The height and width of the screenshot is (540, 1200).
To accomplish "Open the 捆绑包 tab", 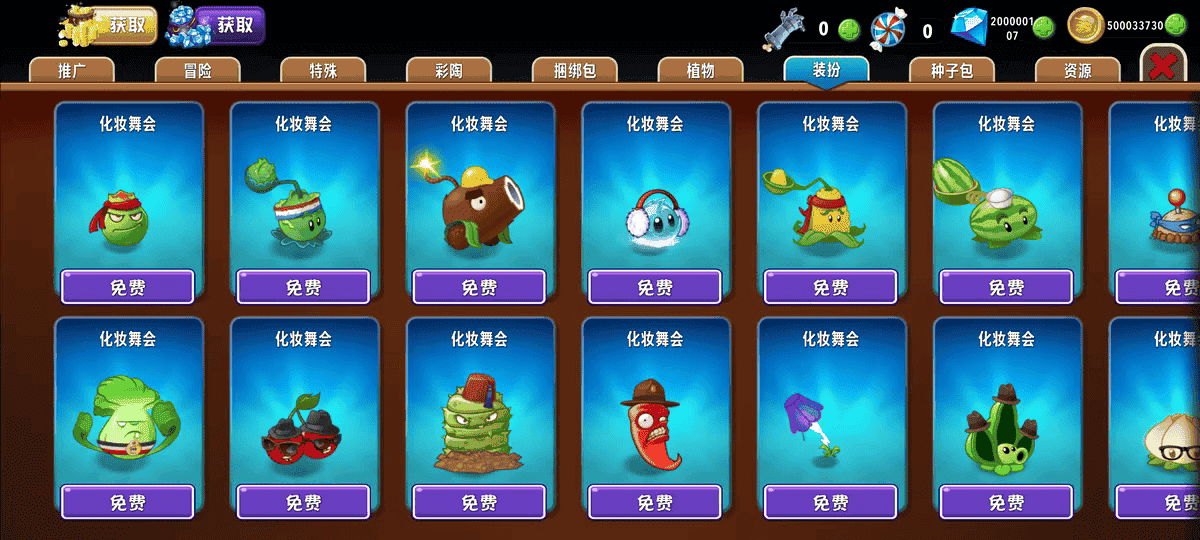I will coord(575,70).
